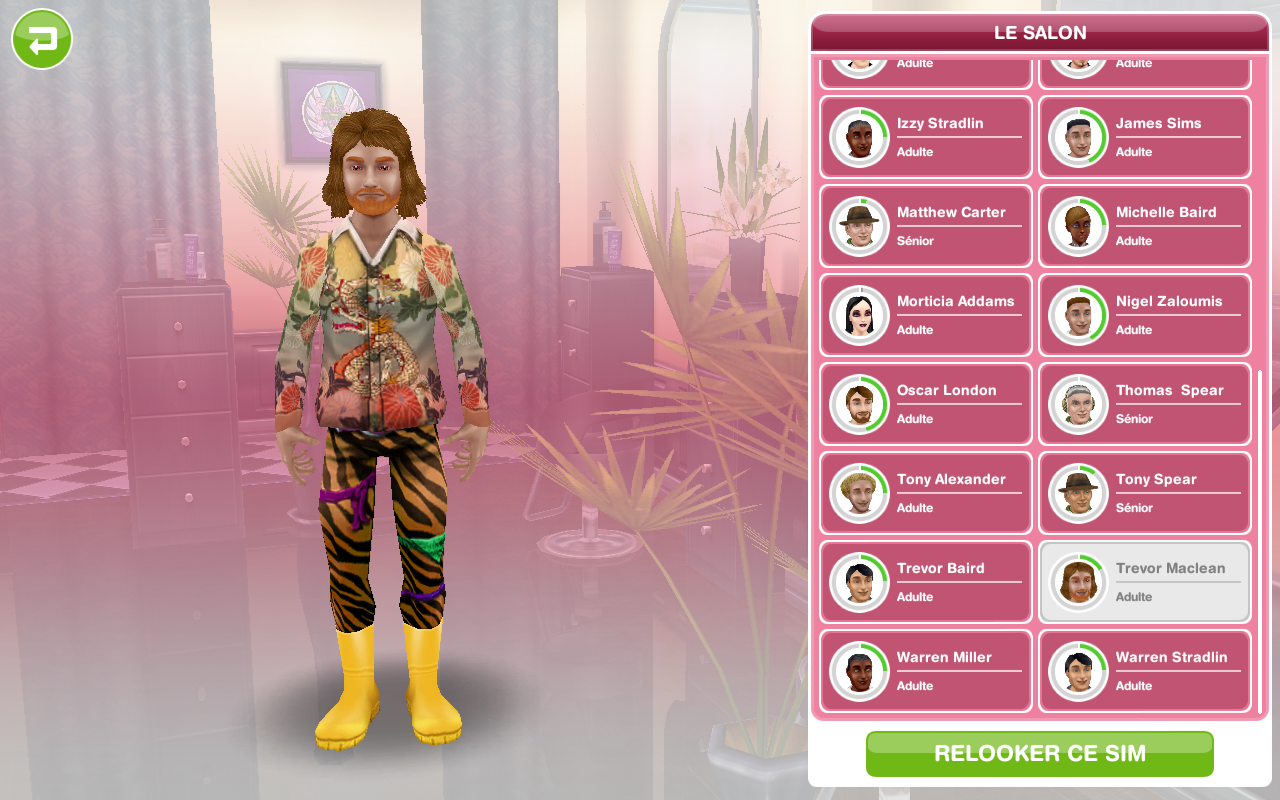Select Thomas Spear's entry
Viewport: 1280px width, 800px height.
click(1144, 404)
